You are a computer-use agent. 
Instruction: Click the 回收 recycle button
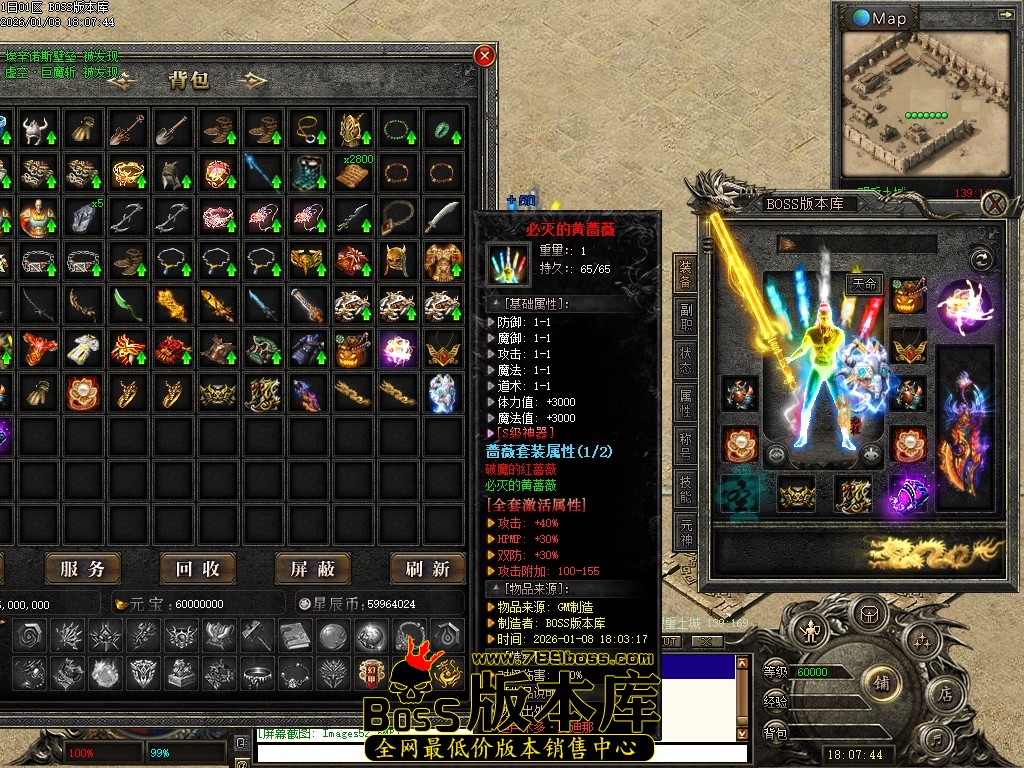(x=197, y=569)
